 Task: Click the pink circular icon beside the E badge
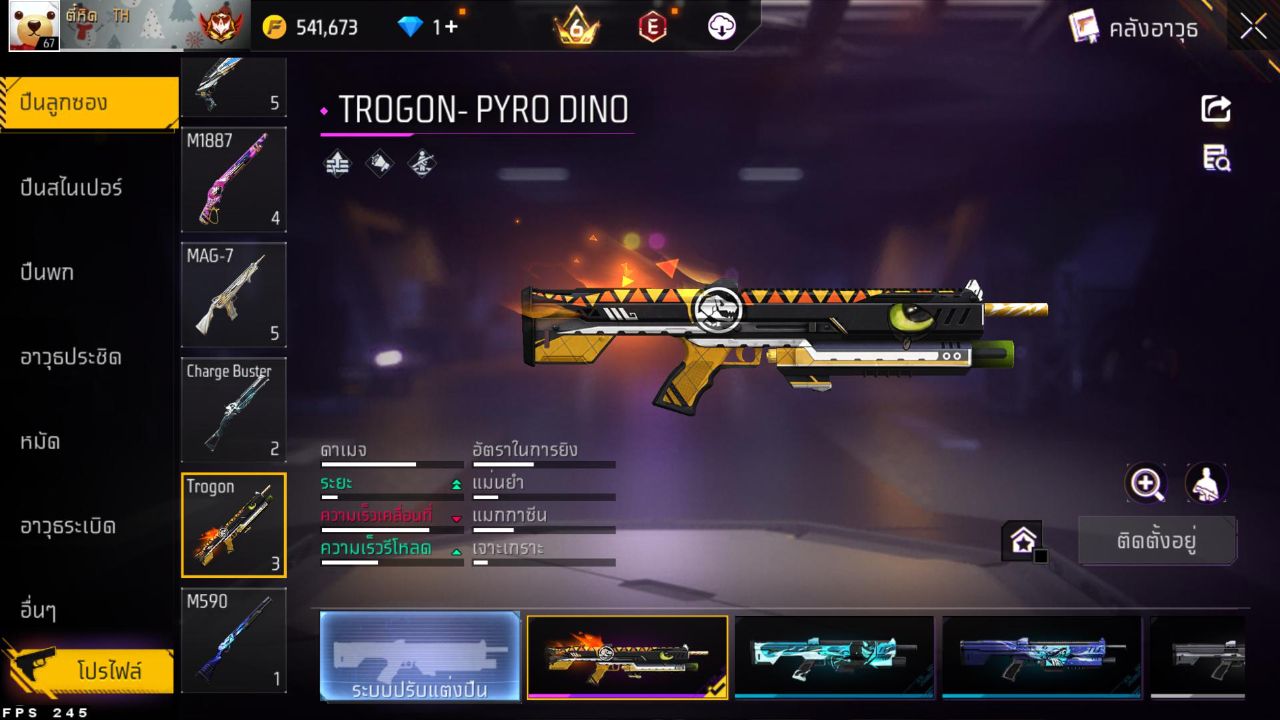(x=722, y=26)
